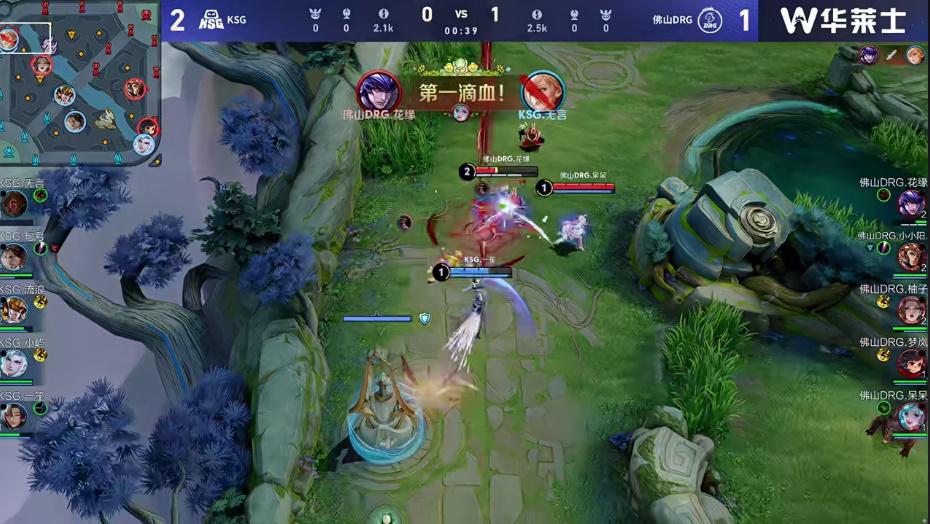This screenshot has width=930, height=524.
Task: Click the KSG team logo
Action: coord(211,19)
